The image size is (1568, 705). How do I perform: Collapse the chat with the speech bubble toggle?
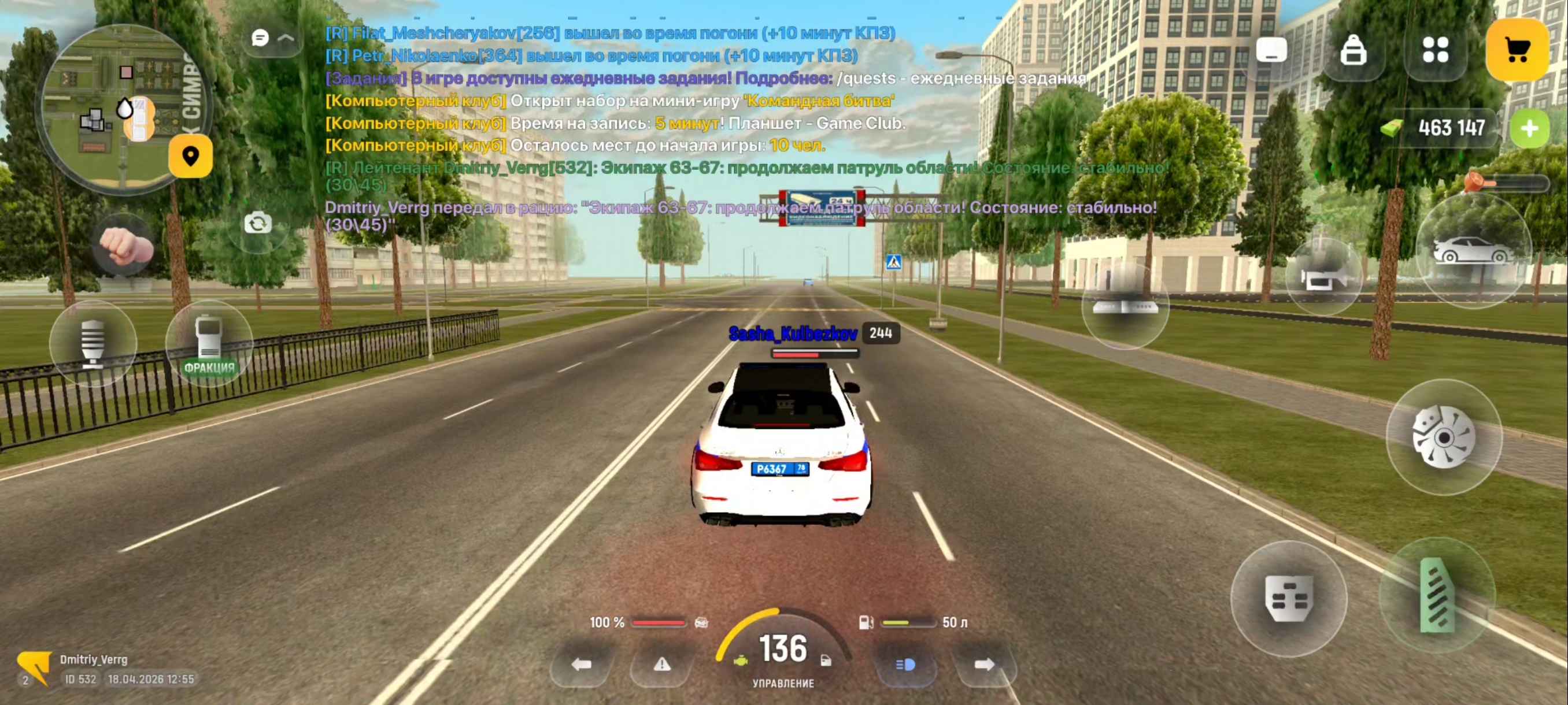coord(272,38)
